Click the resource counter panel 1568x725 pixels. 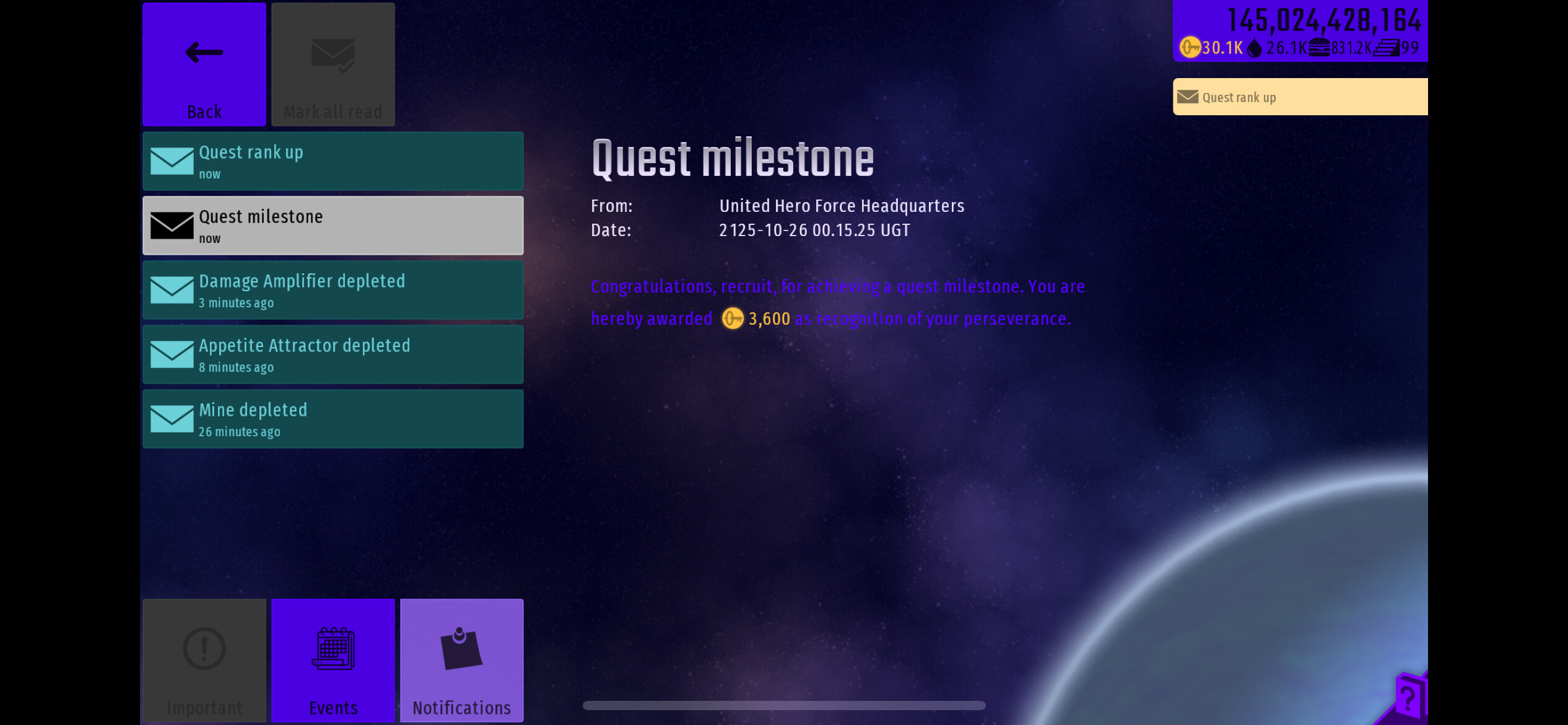pyautogui.click(x=1300, y=31)
